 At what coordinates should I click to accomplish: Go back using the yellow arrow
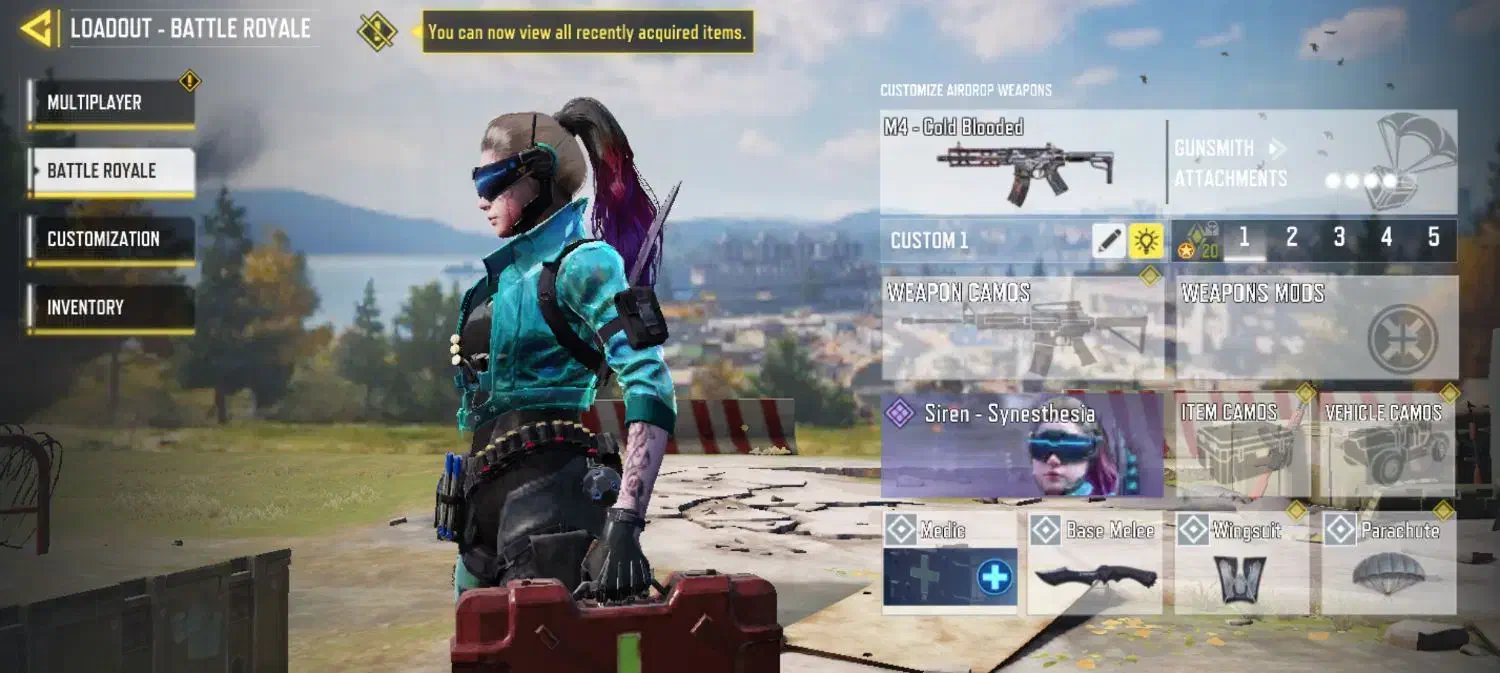point(37,28)
